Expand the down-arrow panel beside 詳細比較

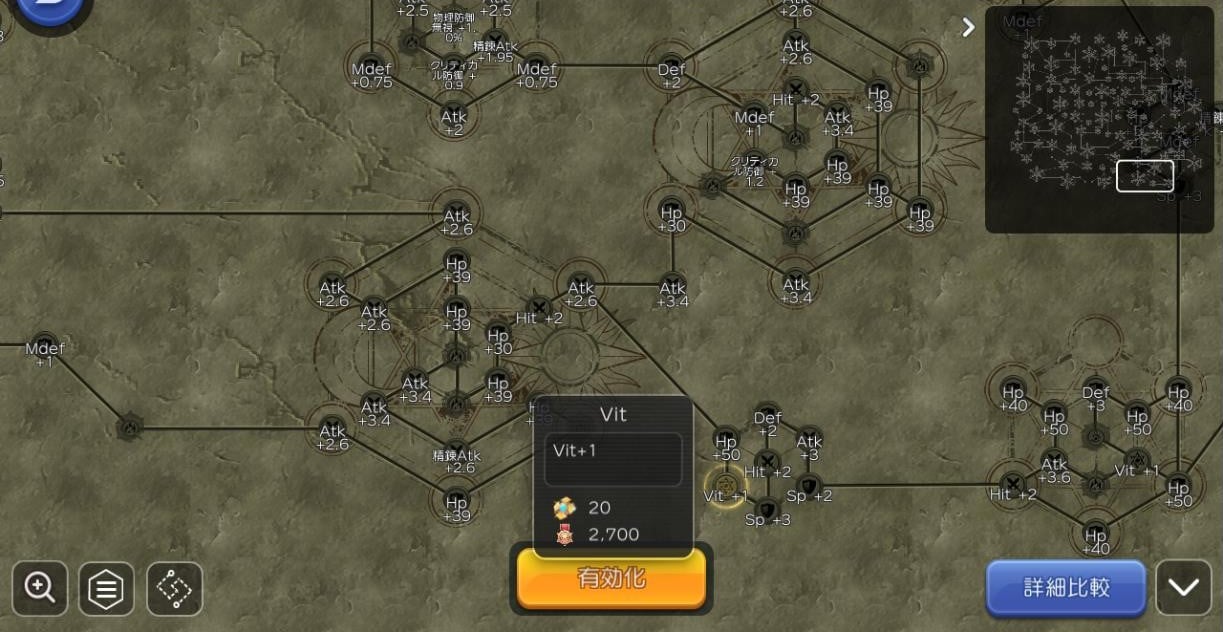click(x=1183, y=587)
